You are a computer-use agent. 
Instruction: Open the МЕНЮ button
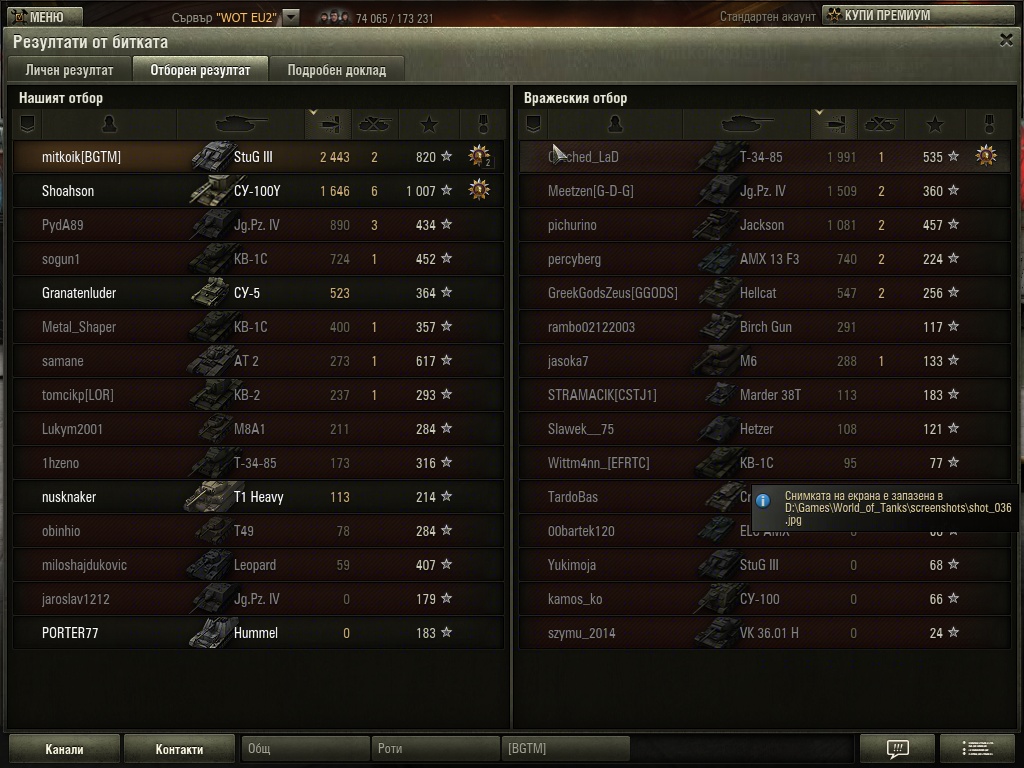click(x=37, y=16)
